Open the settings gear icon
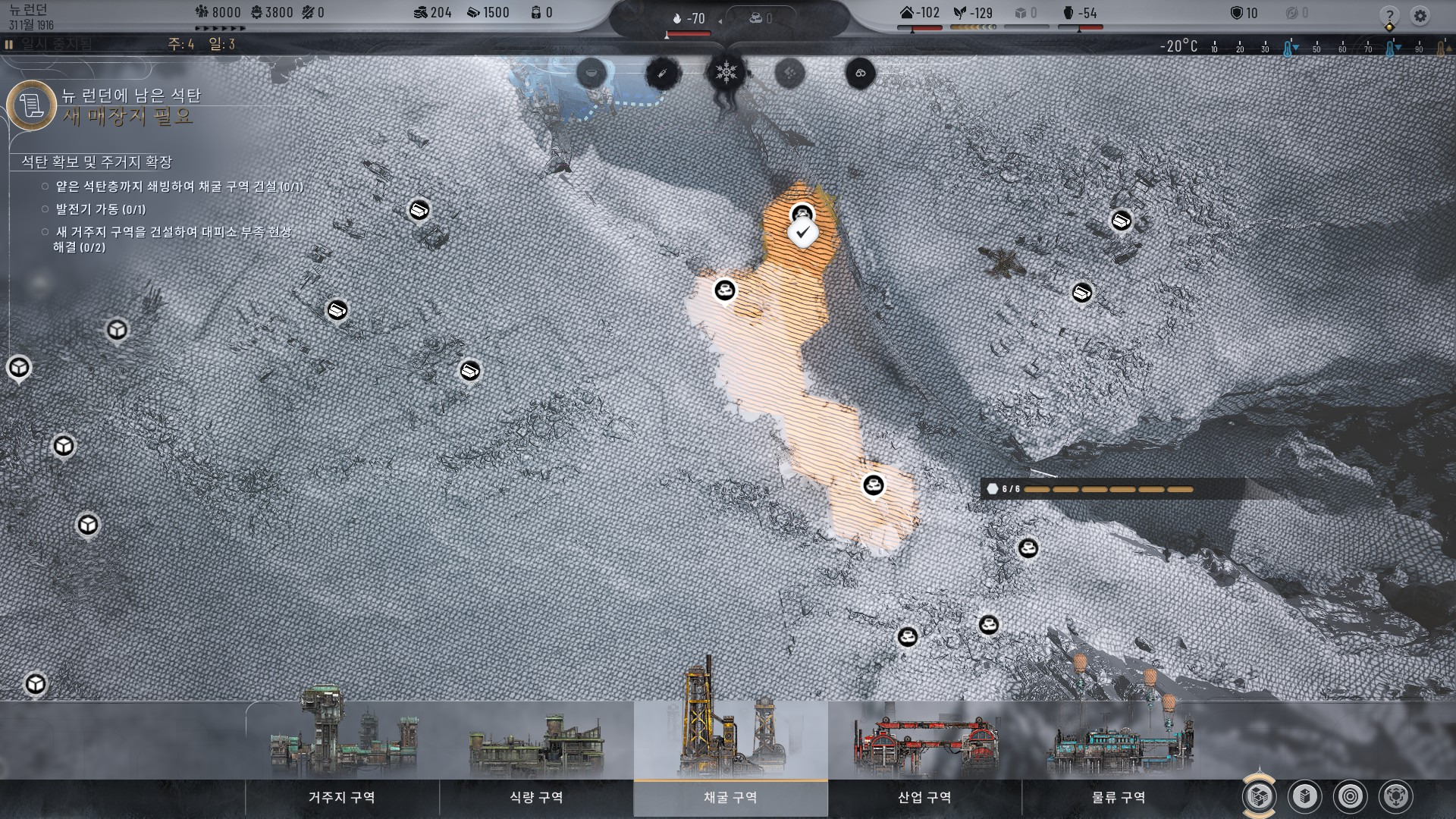Image resolution: width=1456 pixels, height=819 pixels. coord(1420,16)
